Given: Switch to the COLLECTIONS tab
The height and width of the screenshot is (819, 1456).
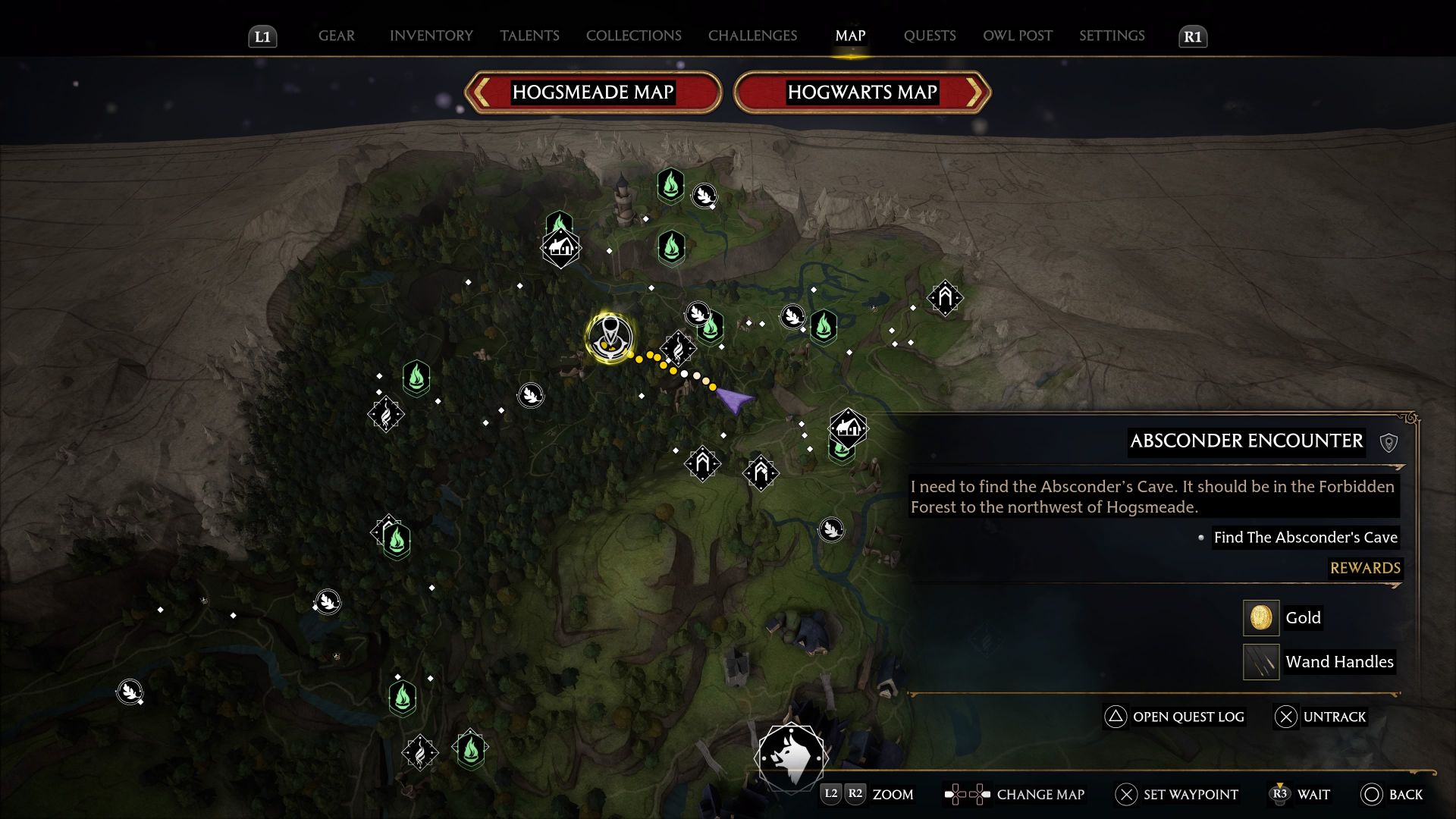Looking at the screenshot, I should (633, 36).
